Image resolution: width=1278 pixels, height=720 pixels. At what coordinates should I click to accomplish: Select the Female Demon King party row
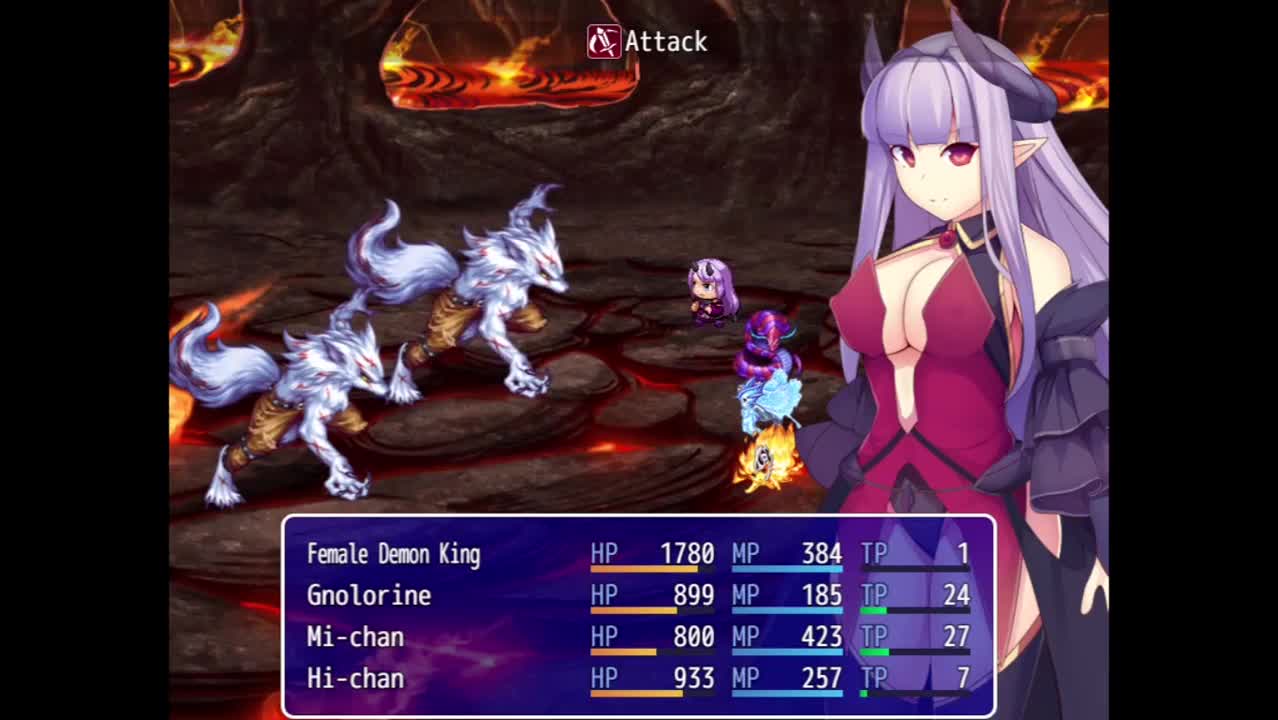(393, 554)
